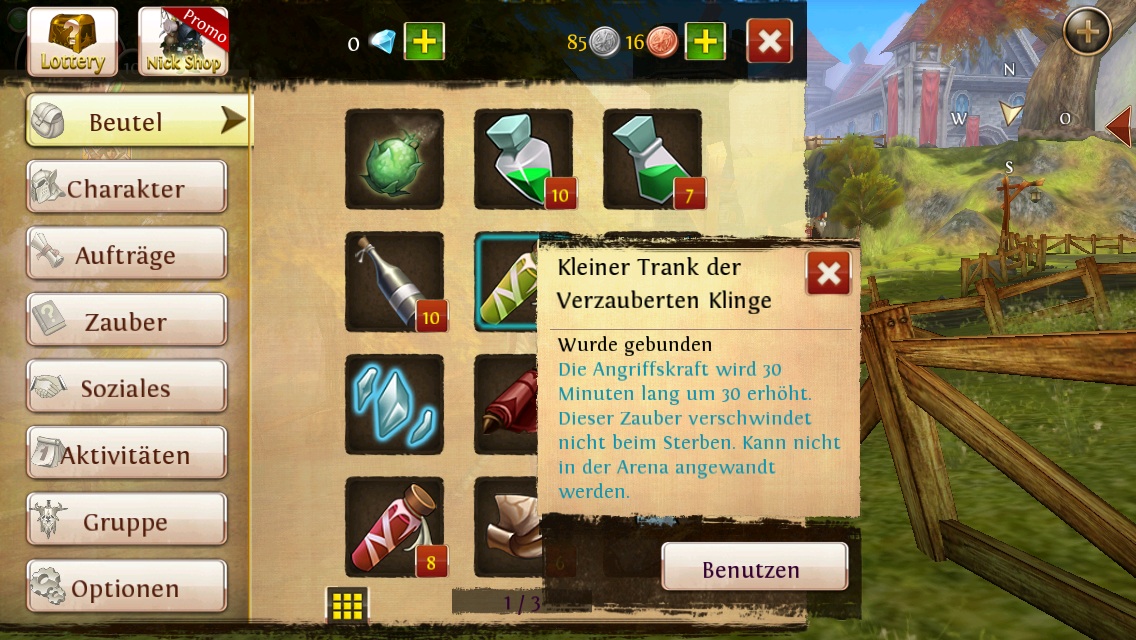
Task: Add more diamonds with the plus button
Action: (424, 42)
